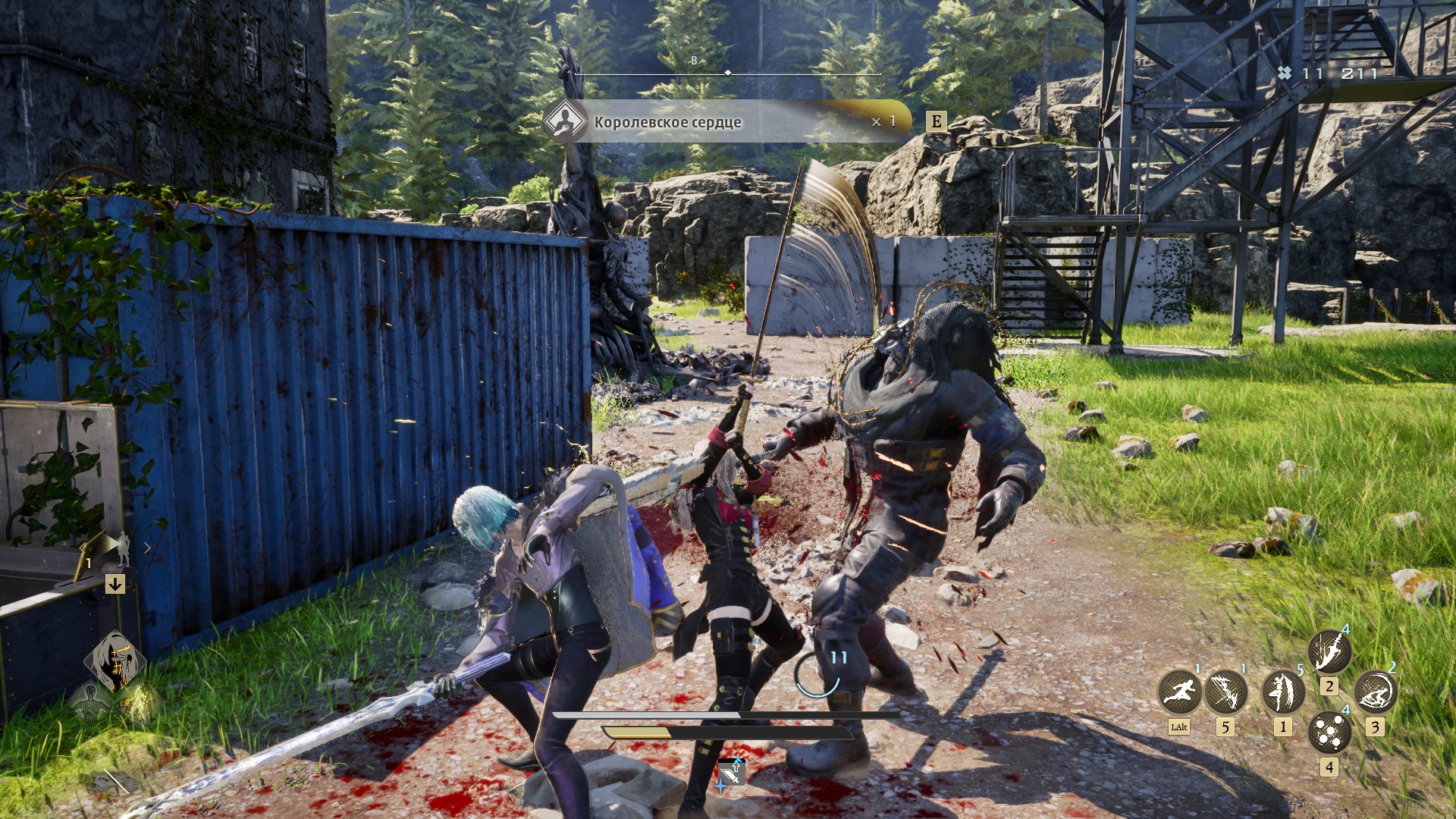Screen dimensions: 1456x819
Task: Activate the five orbs skill icon
Action: [1329, 733]
